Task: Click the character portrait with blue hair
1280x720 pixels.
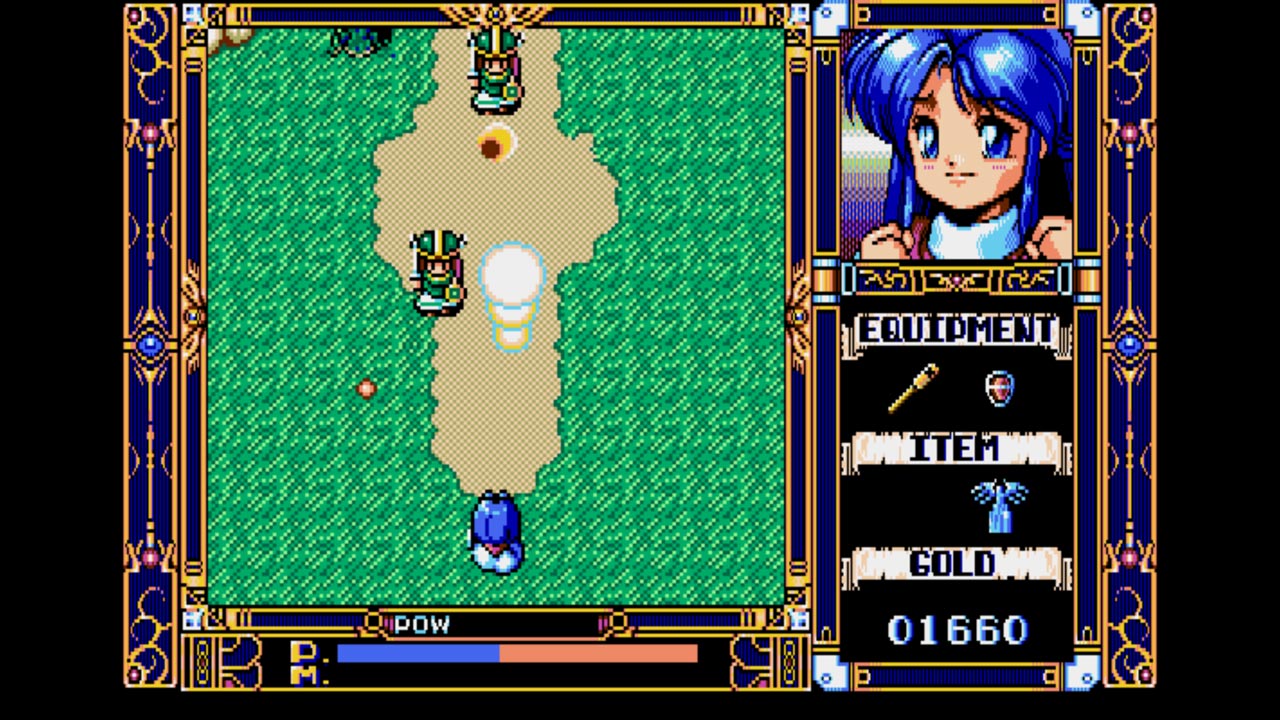Action: coord(955,140)
